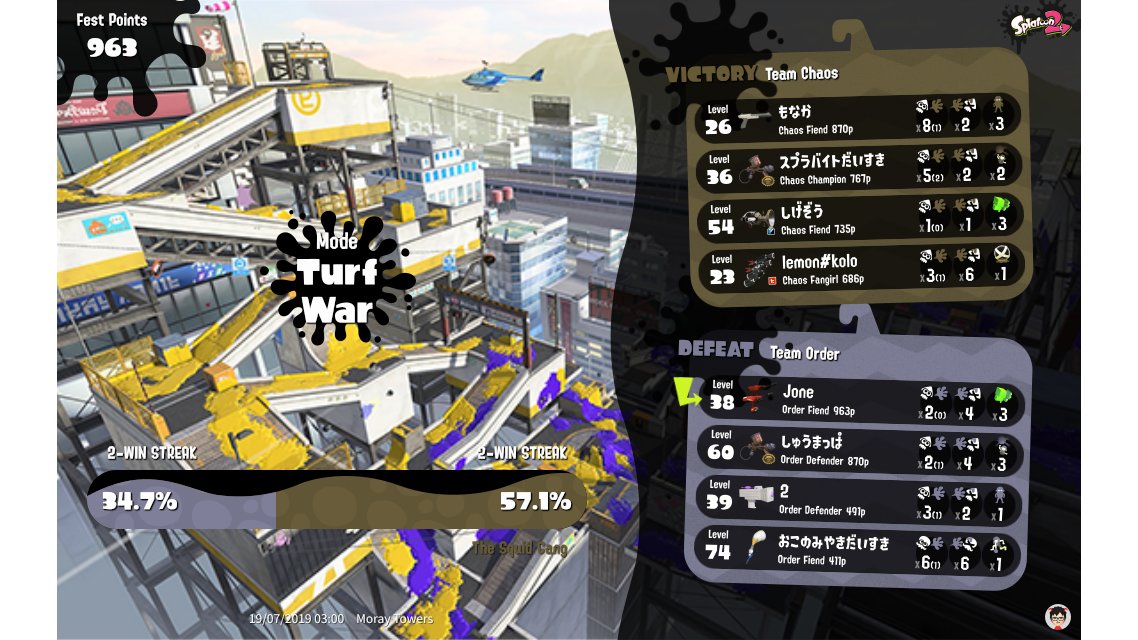
Task: Select player lemon#kolo's result row
Action: [x=858, y=268]
